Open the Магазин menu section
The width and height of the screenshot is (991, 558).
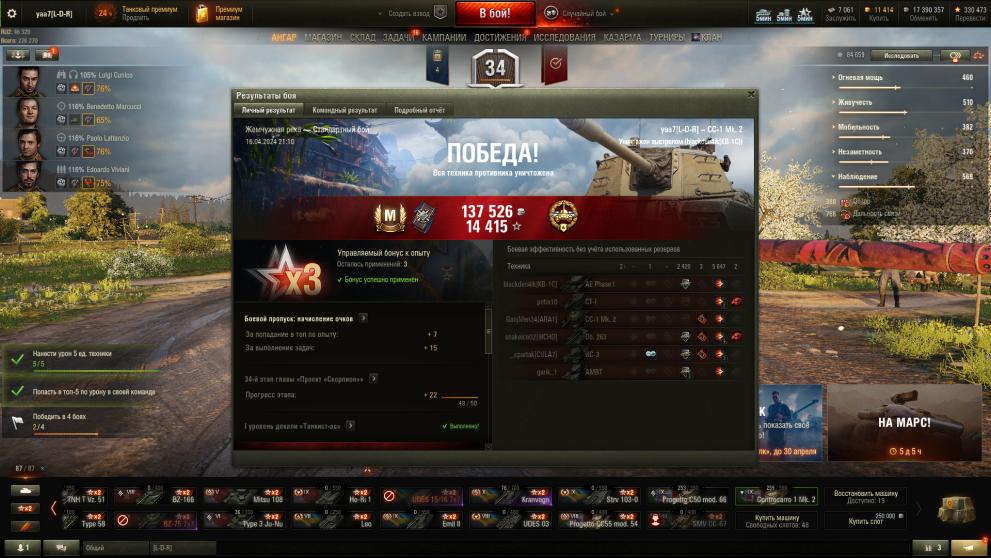[323, 38]
